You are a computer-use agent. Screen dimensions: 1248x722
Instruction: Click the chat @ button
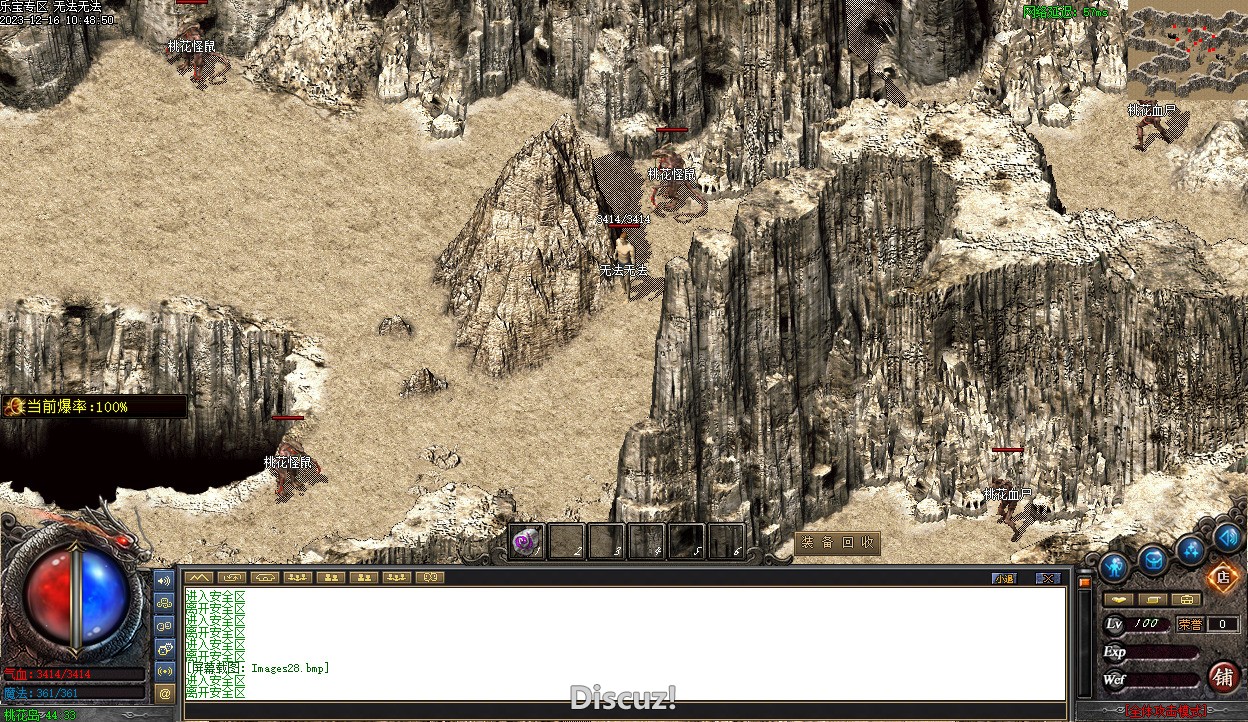[165, 692]
